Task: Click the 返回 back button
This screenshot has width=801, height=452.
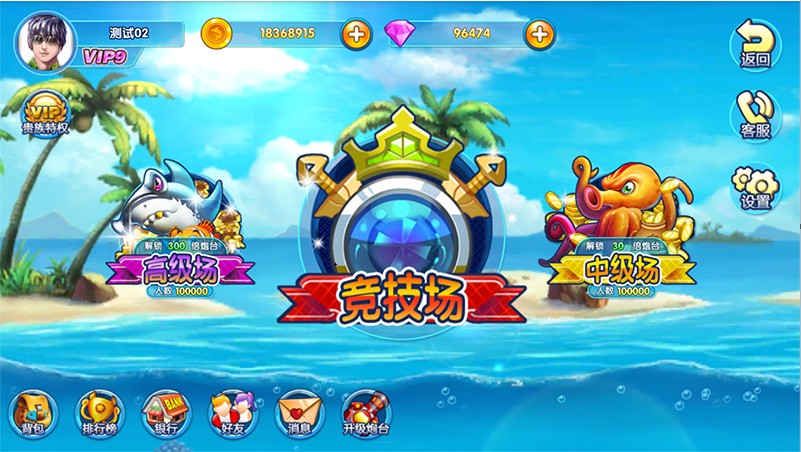Action: tap(755, 45)
